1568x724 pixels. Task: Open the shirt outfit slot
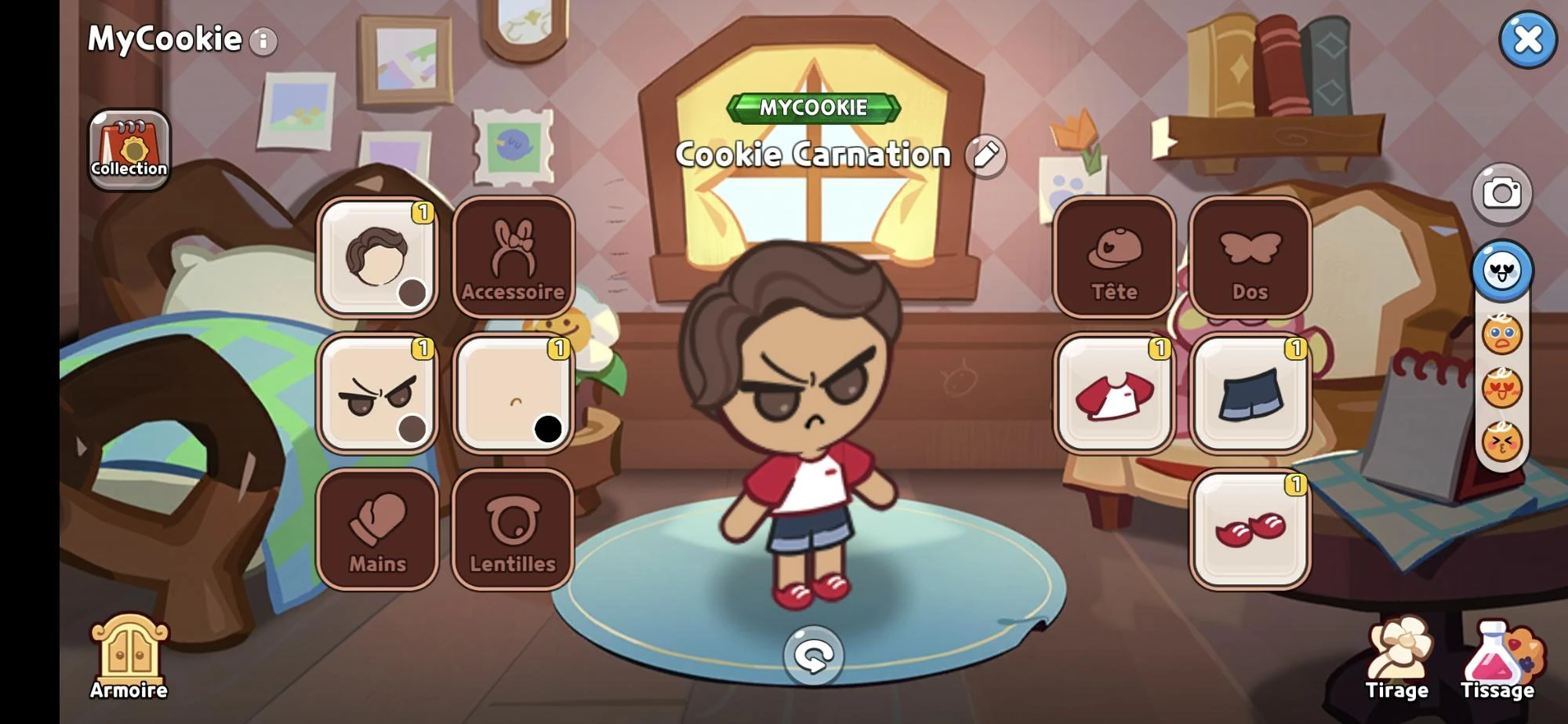pyautogui.click(x=1115, y=393)
